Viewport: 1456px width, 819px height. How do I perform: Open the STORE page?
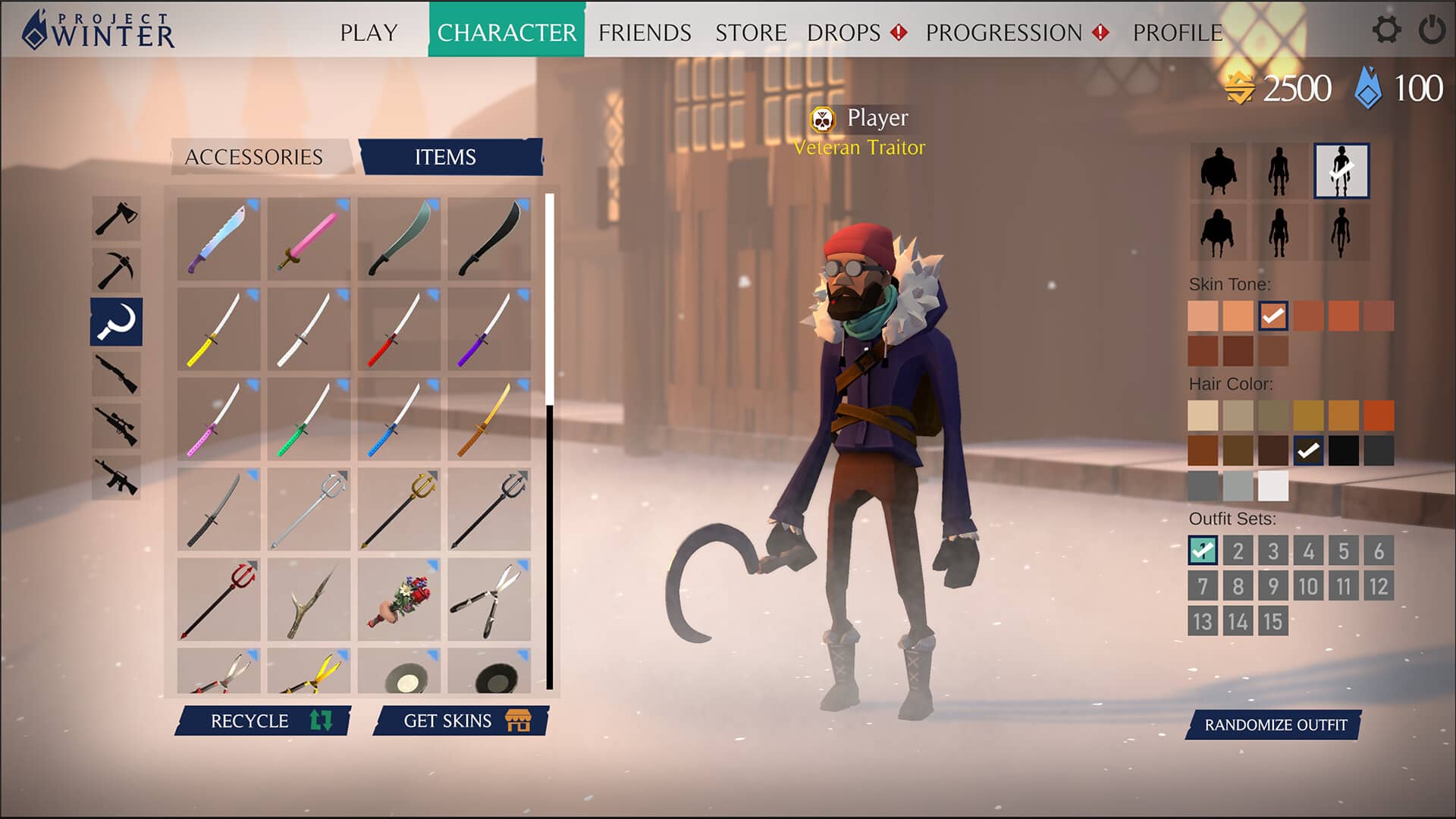pos(751,33)
